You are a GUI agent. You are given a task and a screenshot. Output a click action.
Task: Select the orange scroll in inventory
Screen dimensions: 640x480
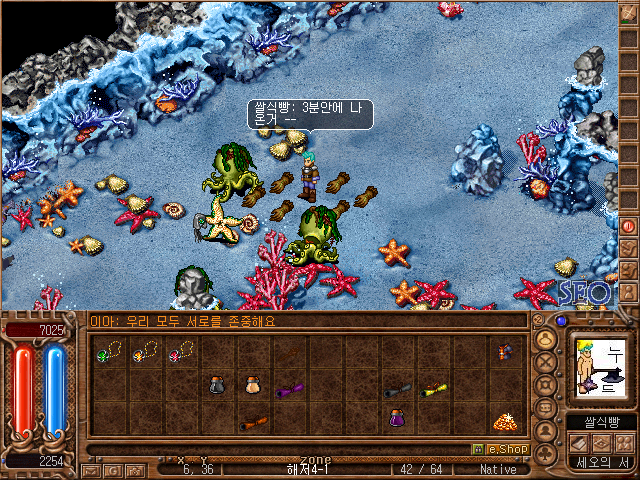252,422
